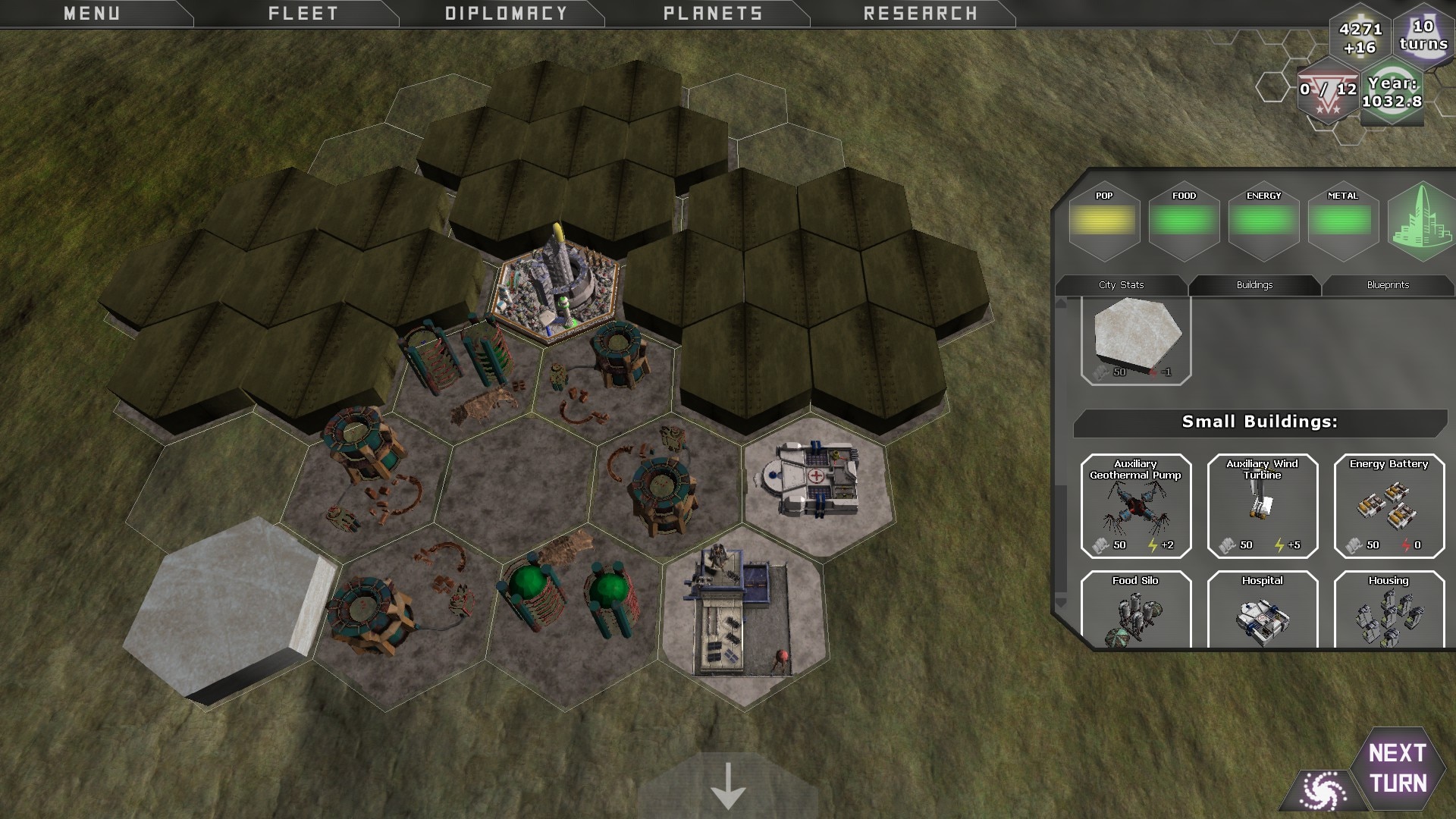Select the Auxiliary Geothermal Pump building
This screenshot has height=819, width=1456.
1135,506
